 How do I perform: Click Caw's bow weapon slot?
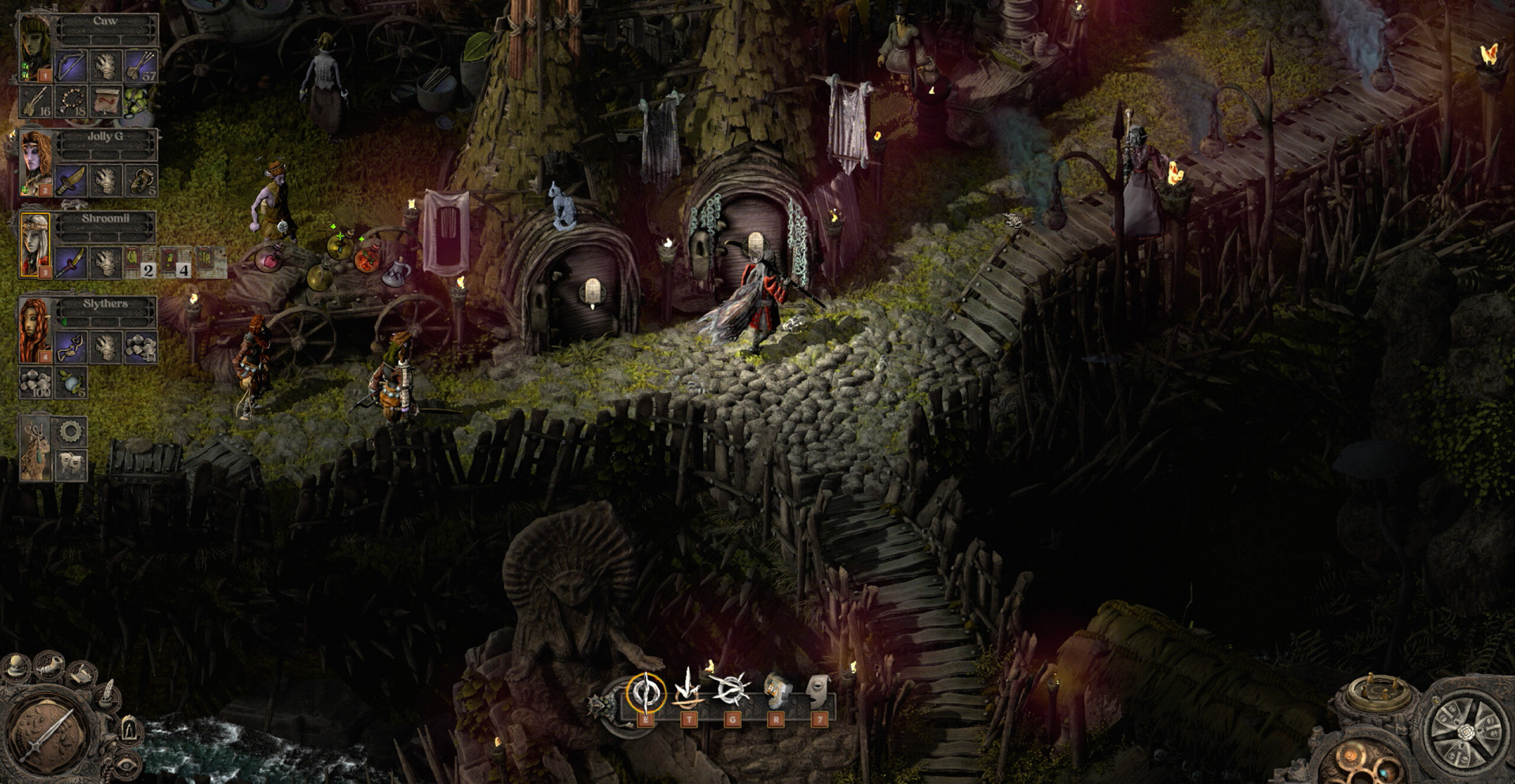70,66
